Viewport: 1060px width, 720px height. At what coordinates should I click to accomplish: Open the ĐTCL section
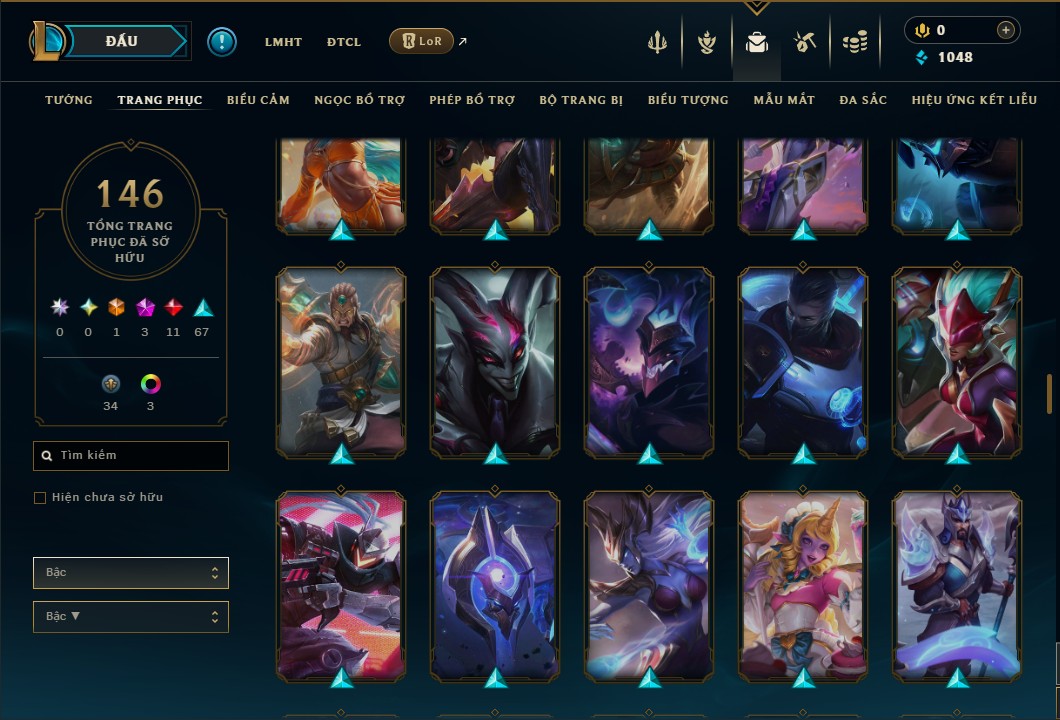pos(343,42)
